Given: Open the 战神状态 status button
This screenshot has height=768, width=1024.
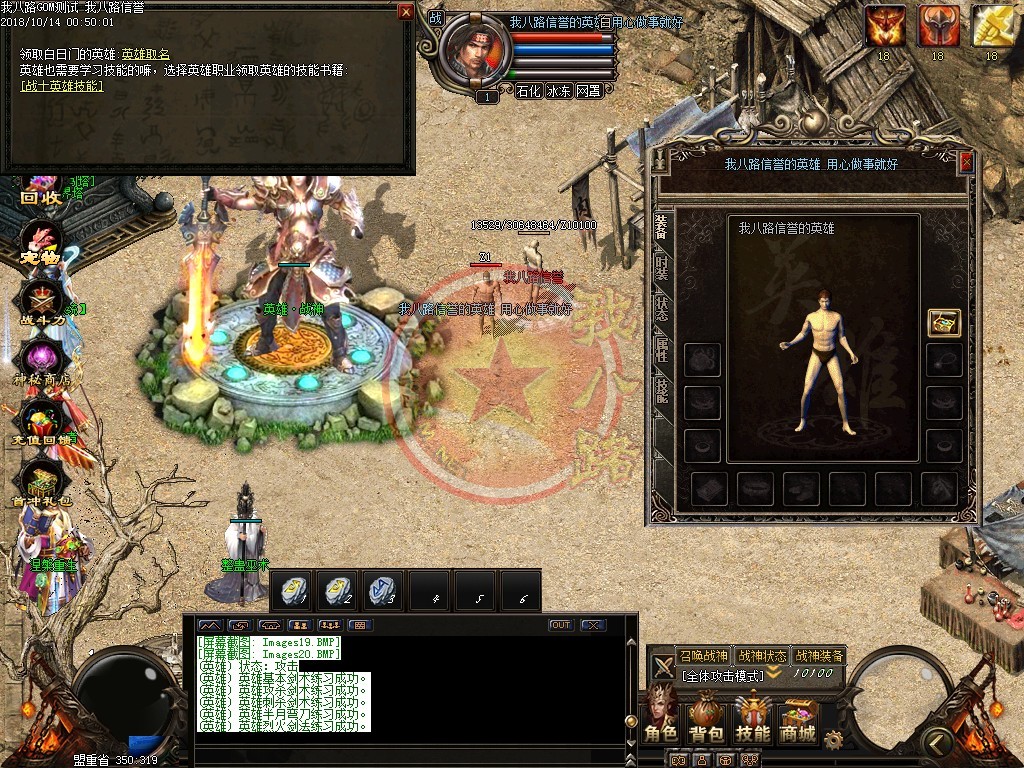Looking at the screenshot, I should click(x=761, y=656).
